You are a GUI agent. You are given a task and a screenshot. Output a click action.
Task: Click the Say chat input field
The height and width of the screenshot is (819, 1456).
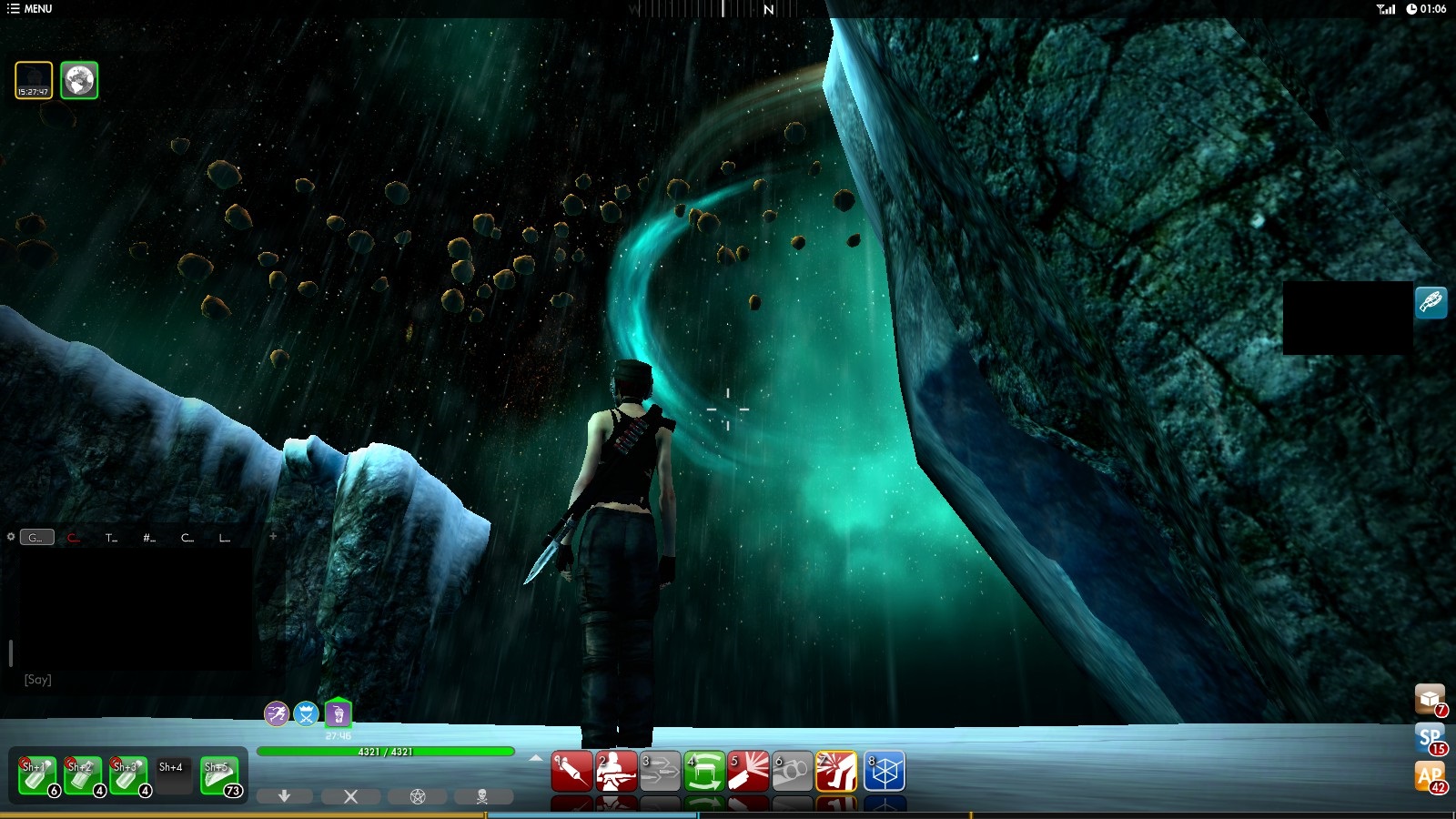coord(136,680)
